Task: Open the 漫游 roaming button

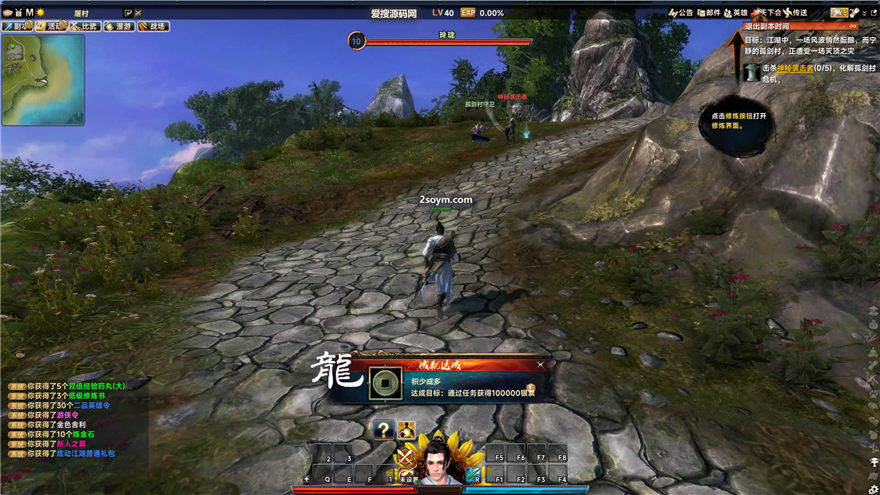Action: (119, 27)
